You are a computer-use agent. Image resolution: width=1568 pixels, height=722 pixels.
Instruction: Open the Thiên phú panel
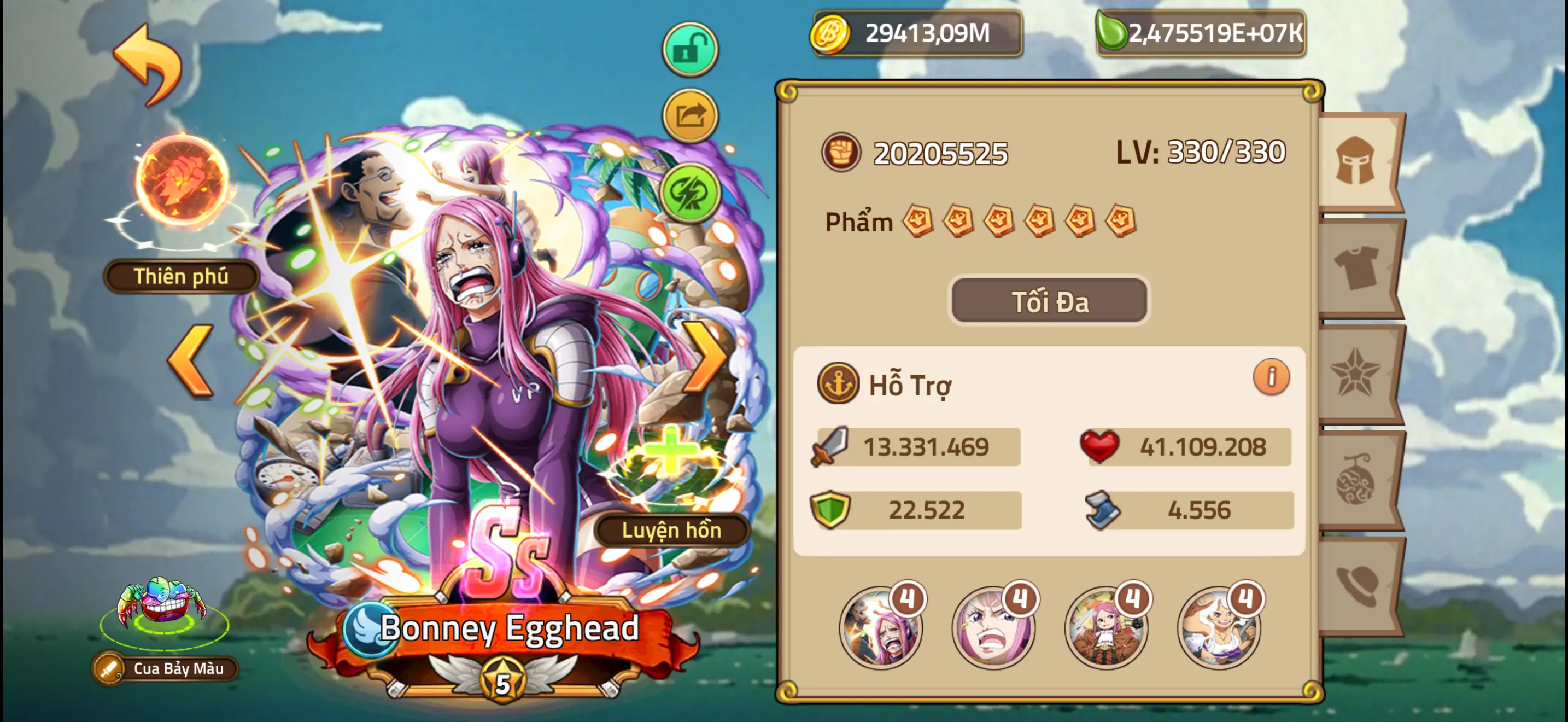click(x=180, y=276)
